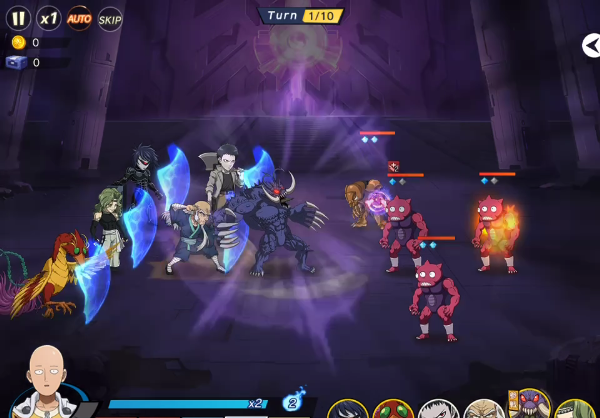
Task: Select the red masked hero with green eyes
Action: point(393,409)
